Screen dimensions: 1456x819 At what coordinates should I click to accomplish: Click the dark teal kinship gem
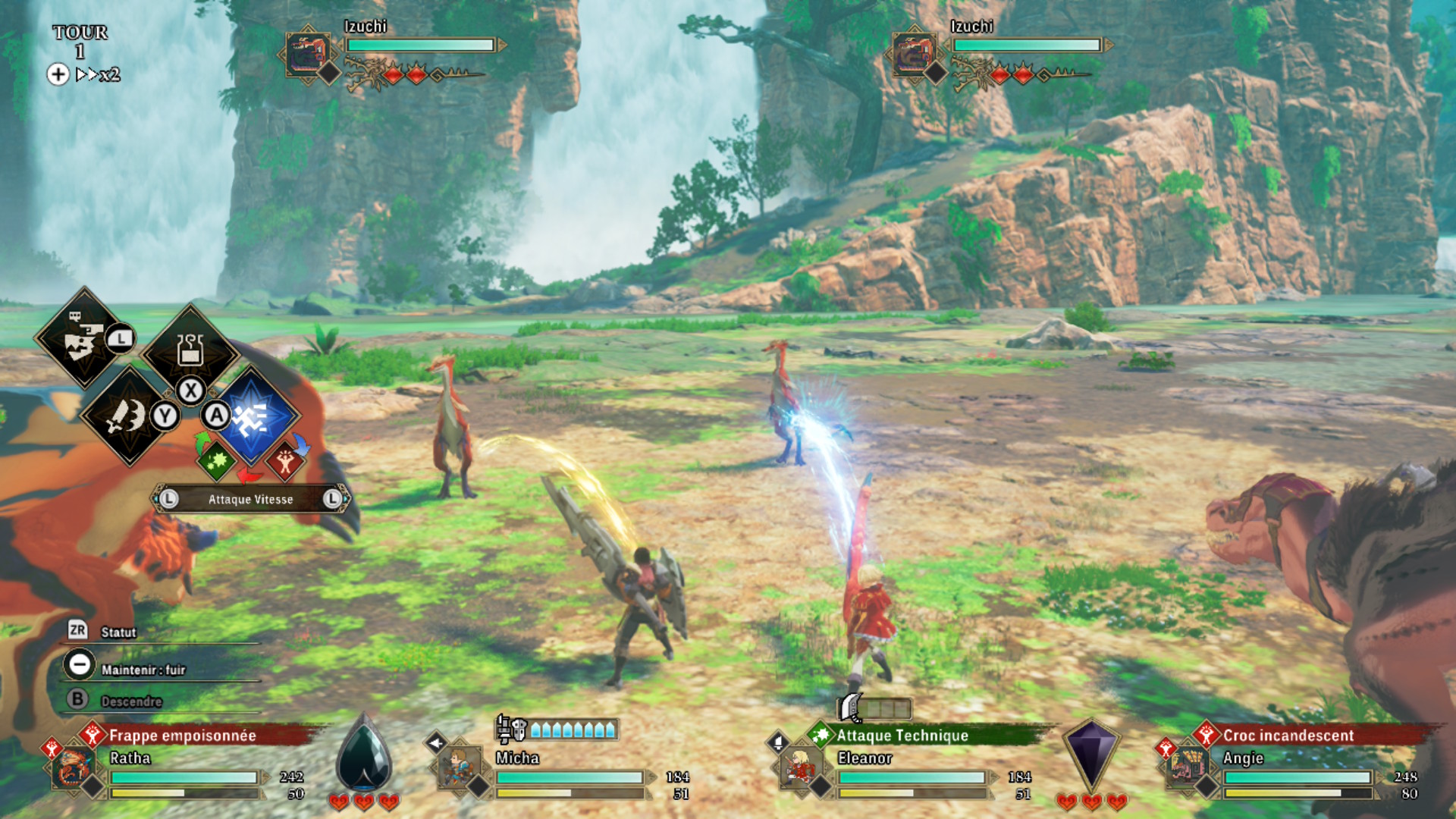[364, 755]
